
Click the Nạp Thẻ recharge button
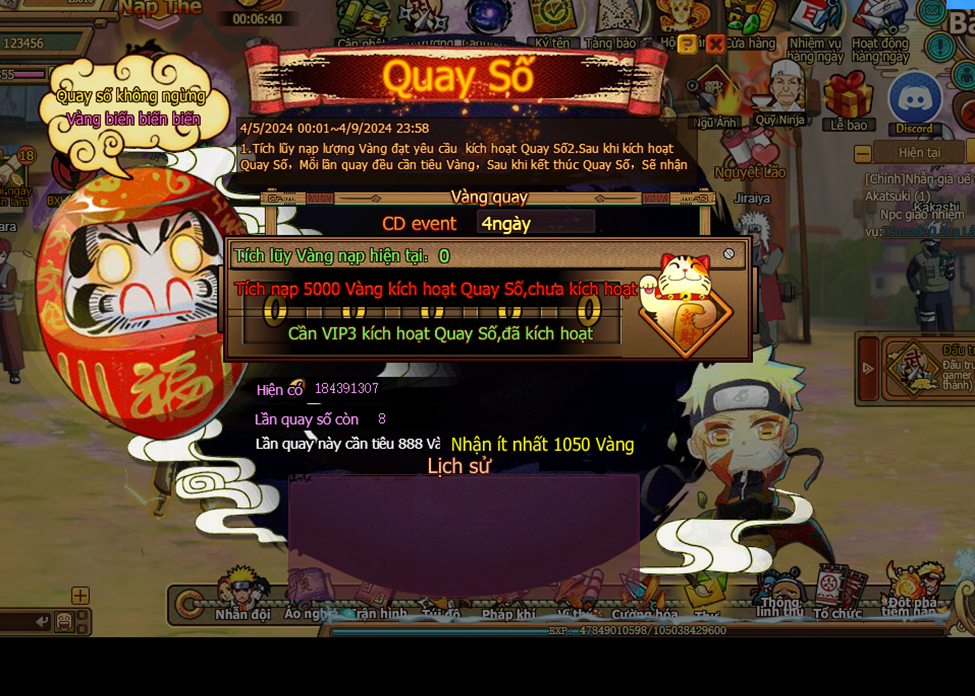tap(159, 9)
